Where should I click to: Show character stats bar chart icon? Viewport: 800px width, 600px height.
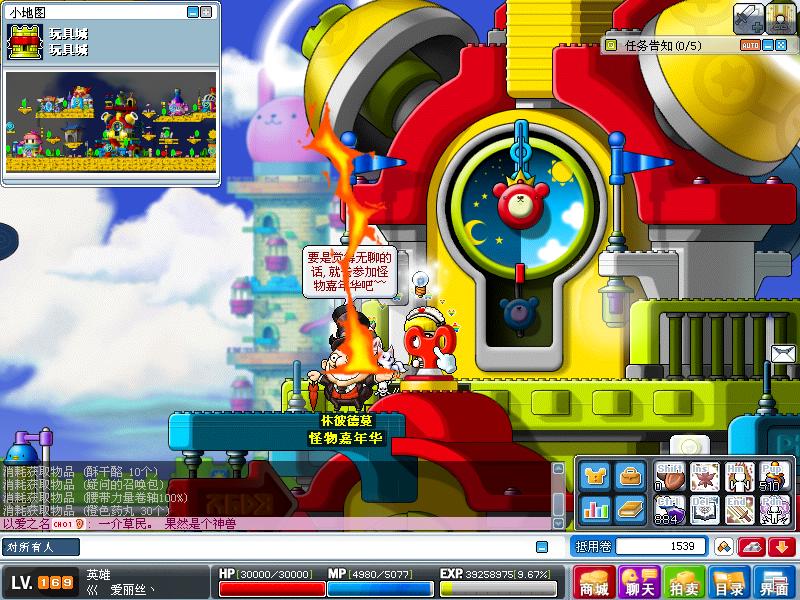click(x=595, y=509)
